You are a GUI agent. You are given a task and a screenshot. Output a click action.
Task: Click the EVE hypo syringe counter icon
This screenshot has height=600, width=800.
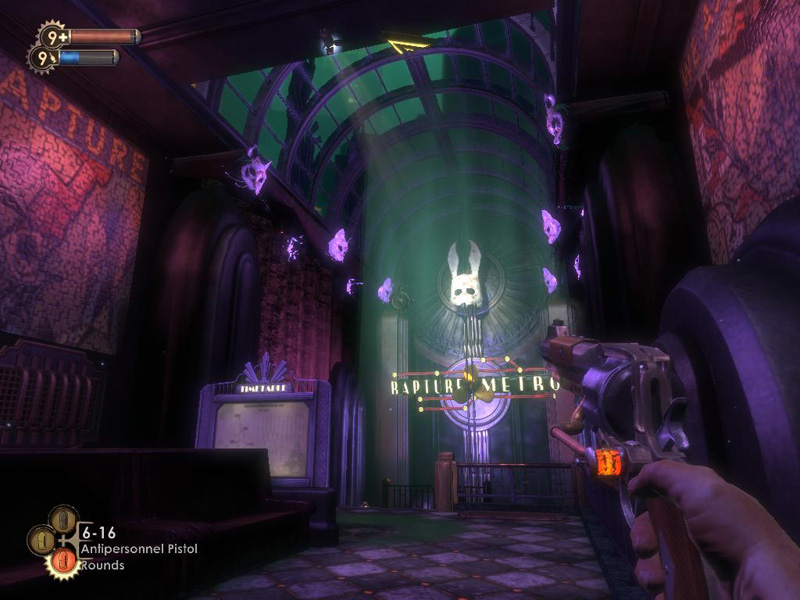click(42, 59)
